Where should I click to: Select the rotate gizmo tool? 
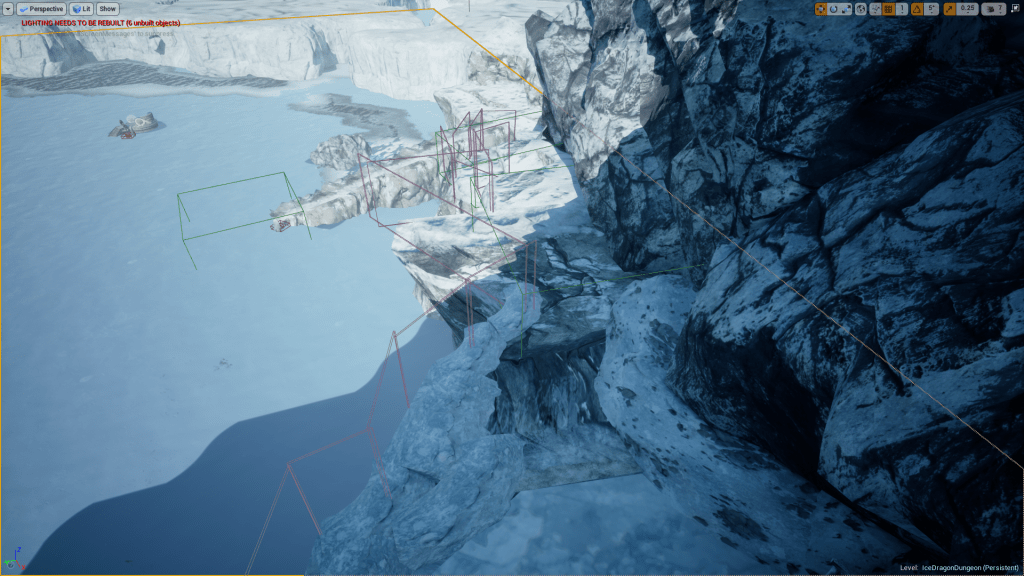[834, 9]
